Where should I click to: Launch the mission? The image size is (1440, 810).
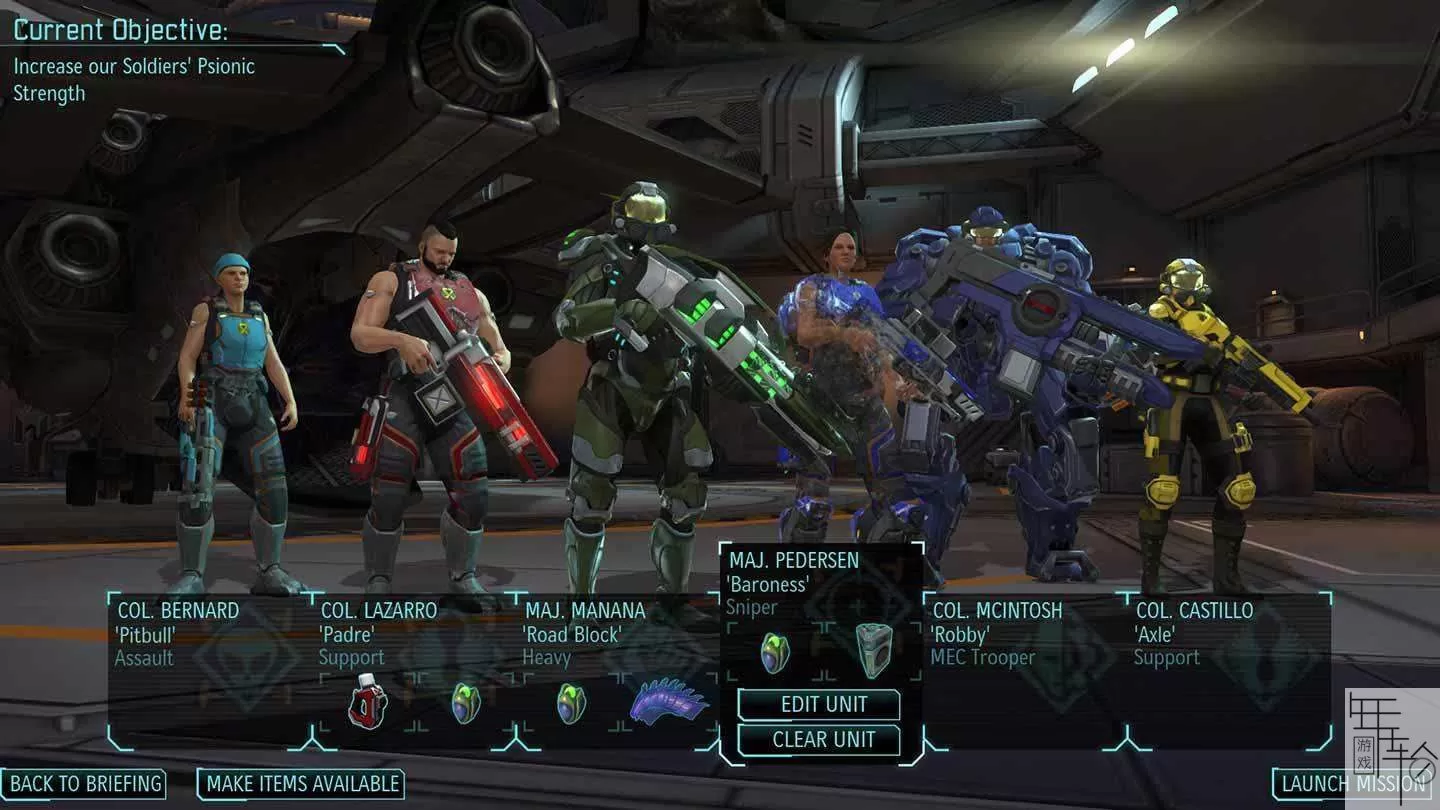[1355, 784]
